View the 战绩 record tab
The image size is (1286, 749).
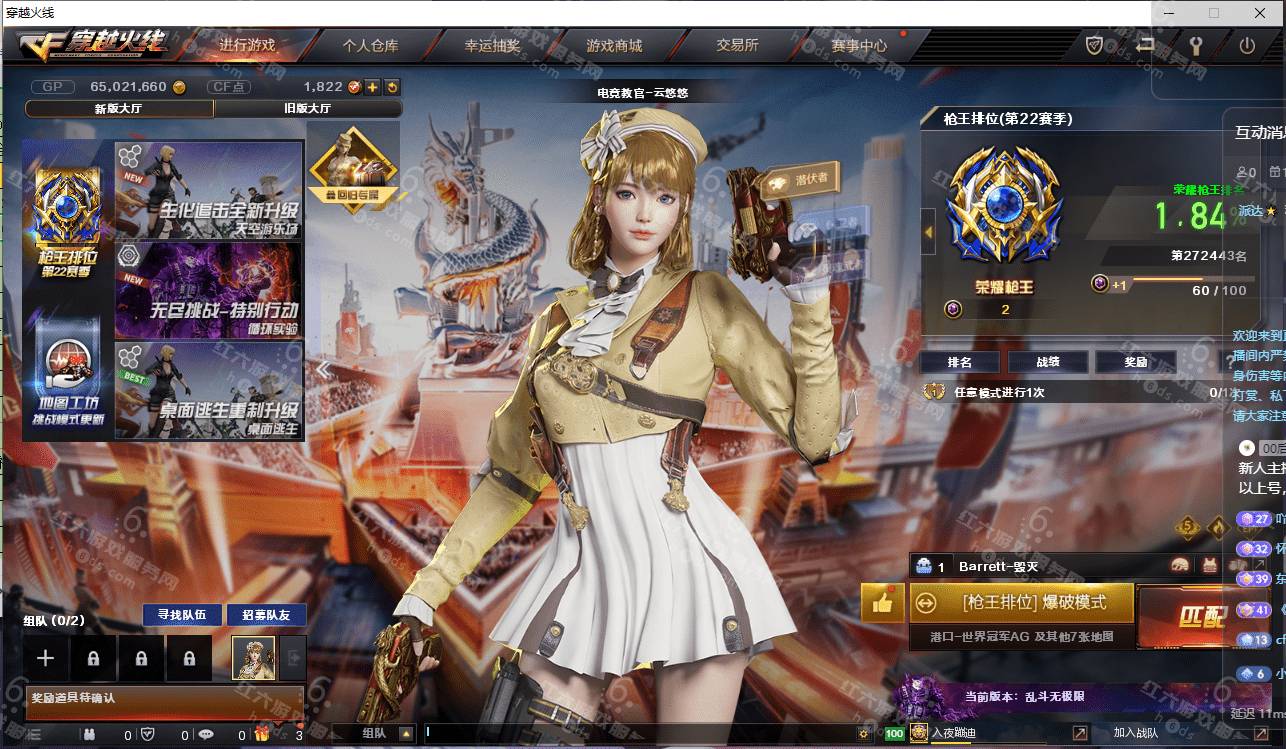coord(1048,362)
